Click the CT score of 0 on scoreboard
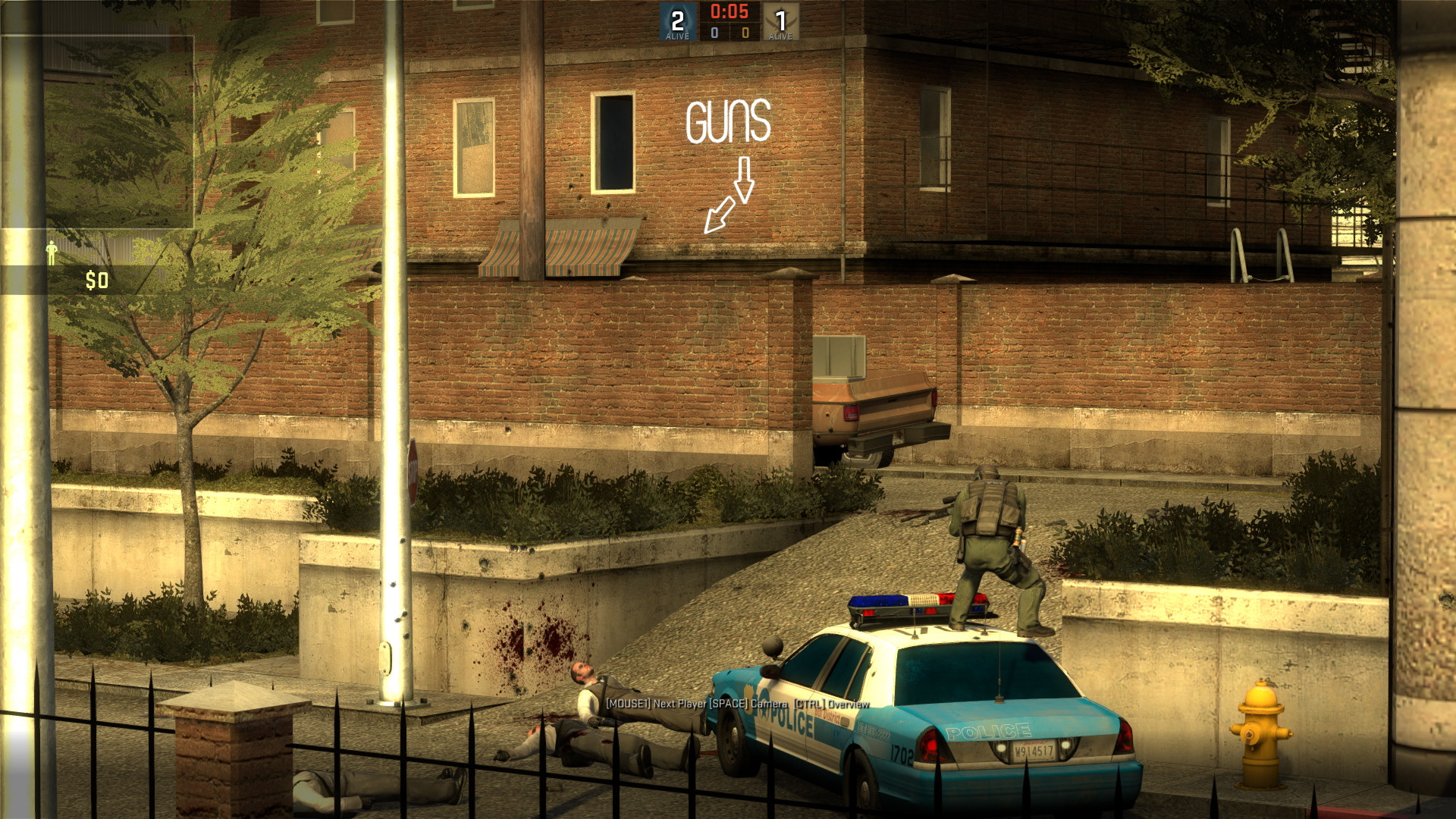Screen dimensions: 1456x819 (714, 33)
